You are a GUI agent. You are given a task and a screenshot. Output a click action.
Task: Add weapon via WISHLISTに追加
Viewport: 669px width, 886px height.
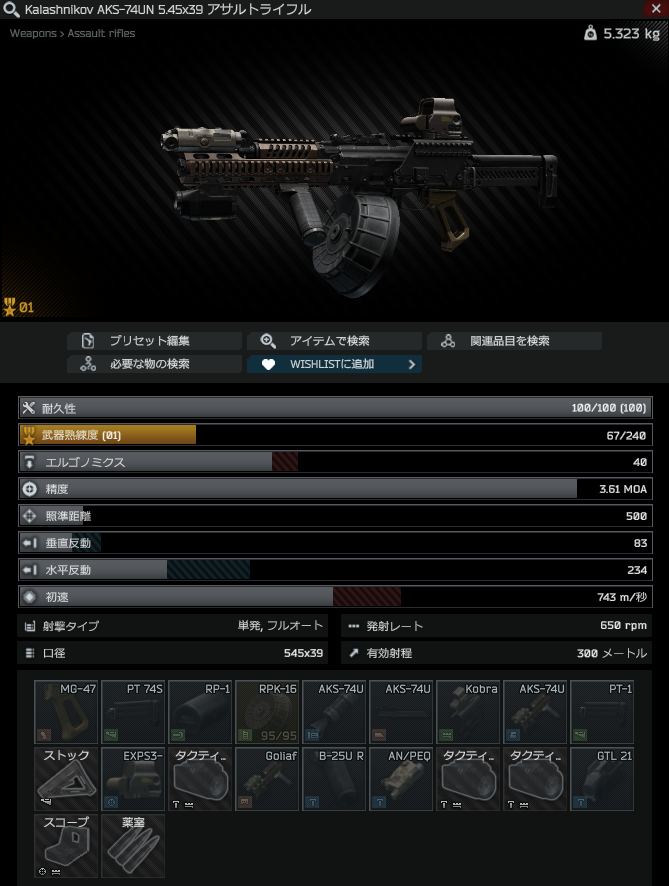[334, 364]
